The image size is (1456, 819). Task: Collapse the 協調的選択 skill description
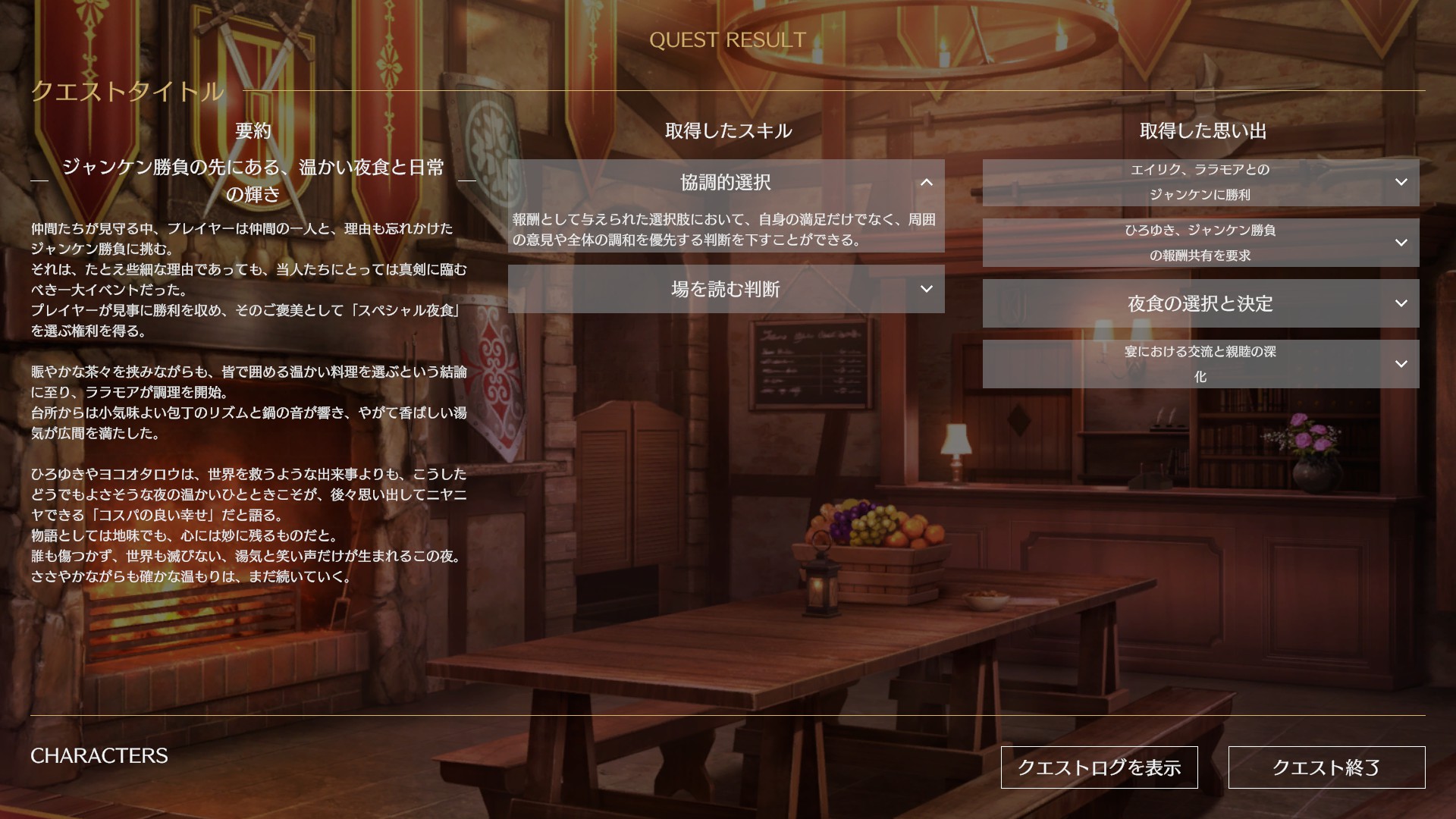(926, 183)
